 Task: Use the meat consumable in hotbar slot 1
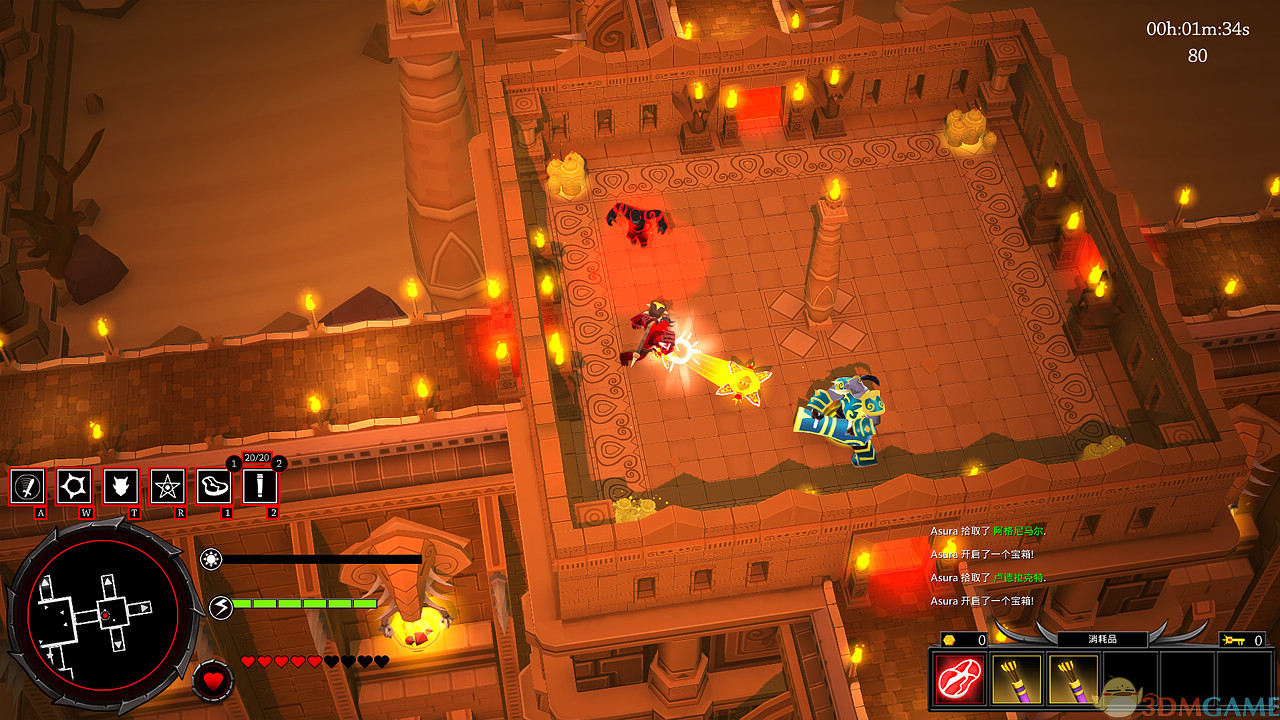(x=214, y=487)
